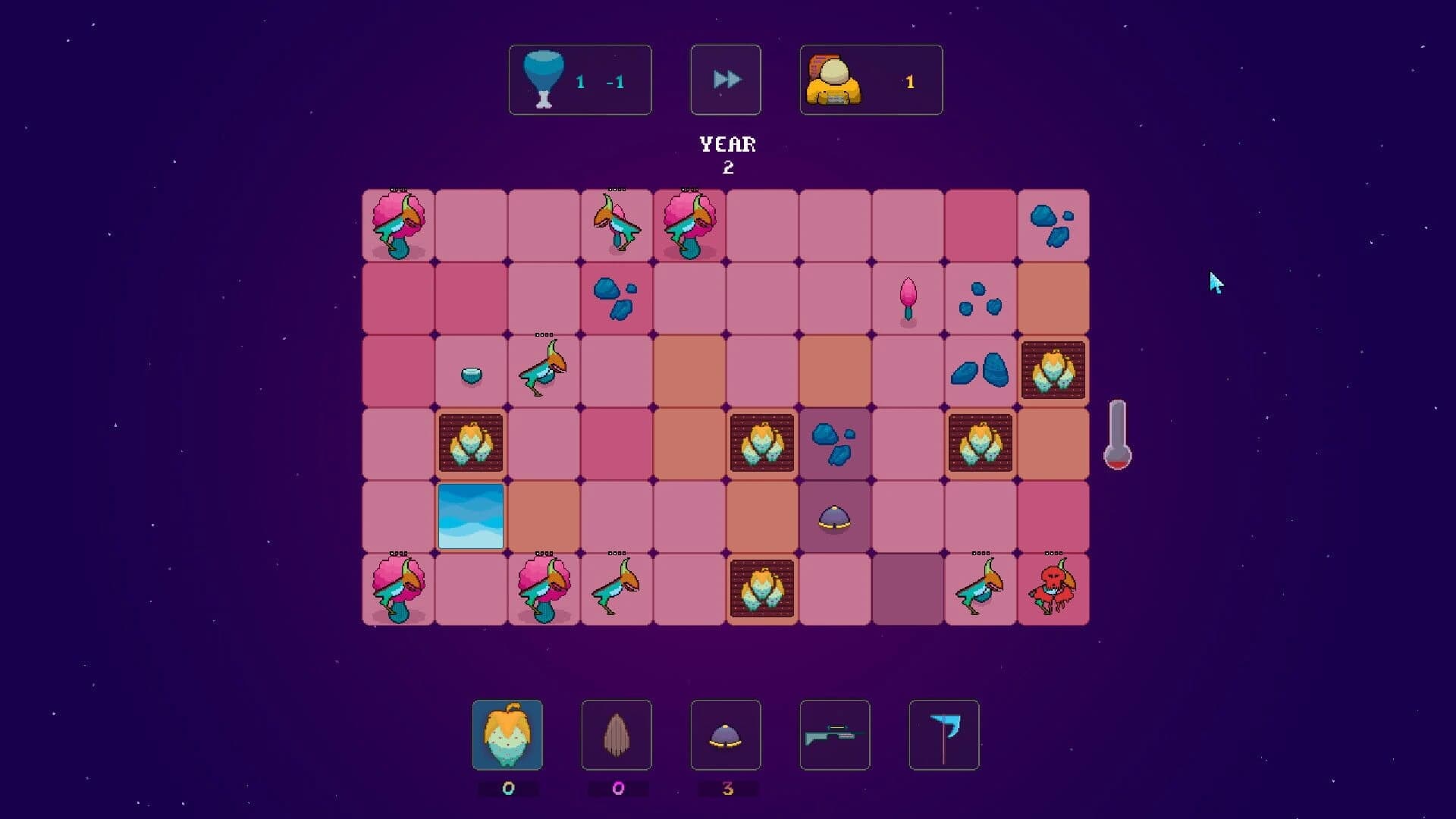Select the purple dome item showing 3
Screen dimensions: 1456x819
[726, 736]
